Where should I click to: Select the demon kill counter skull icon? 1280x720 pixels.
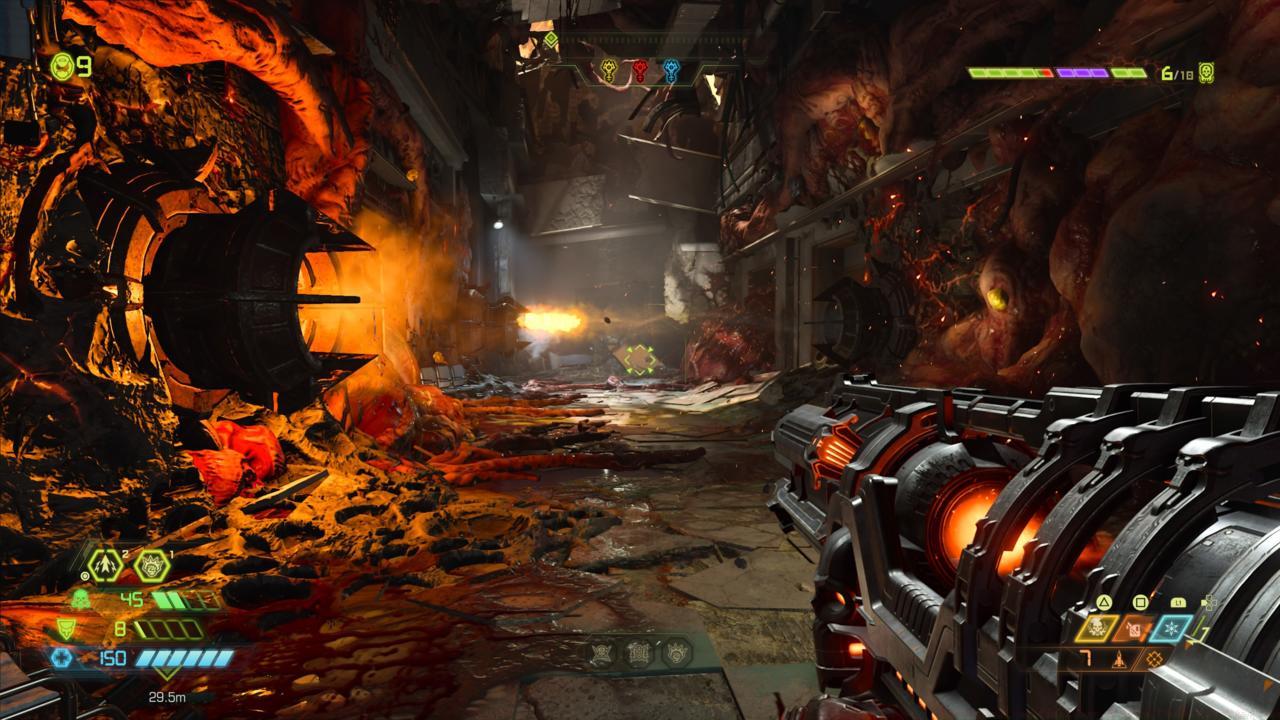click(1206, 73)
